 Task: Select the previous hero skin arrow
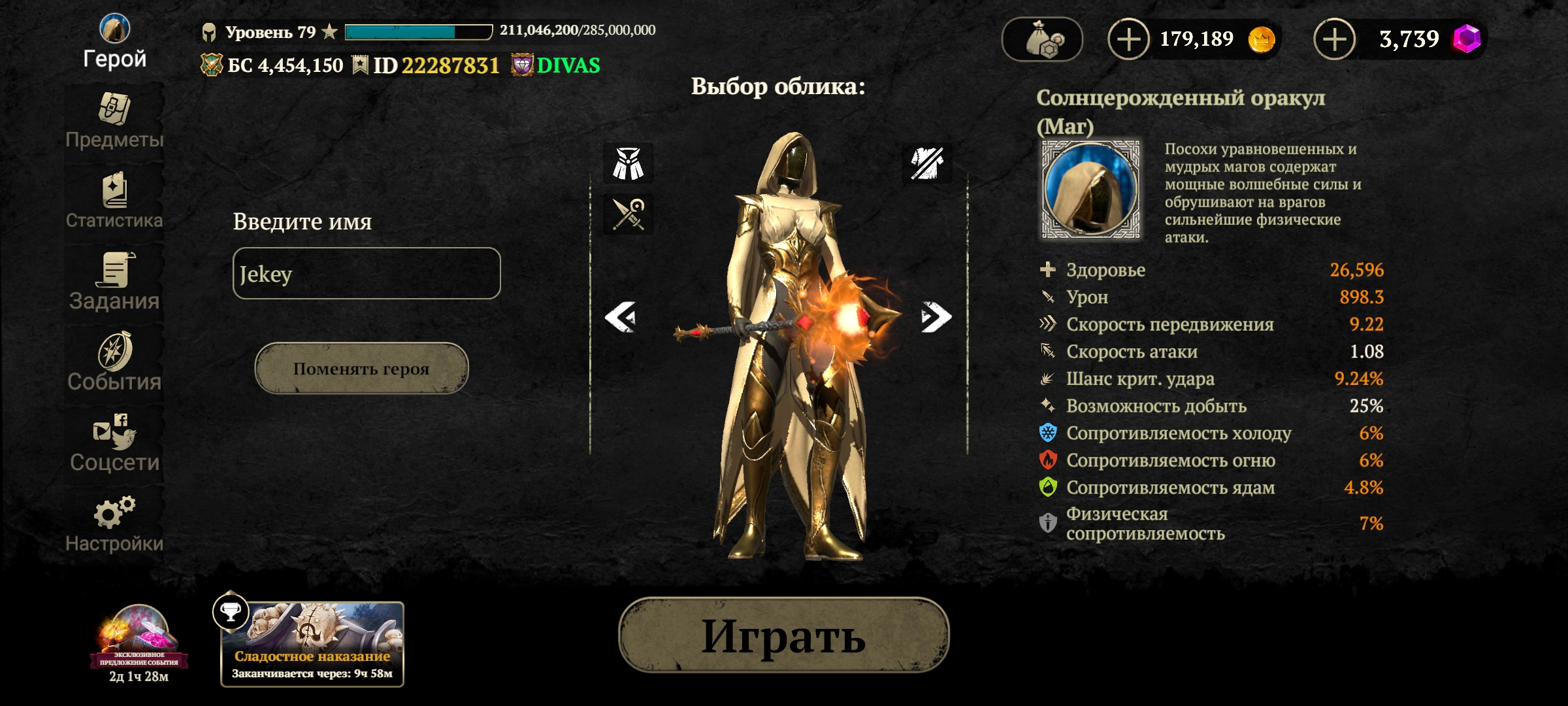coord(621,317)
